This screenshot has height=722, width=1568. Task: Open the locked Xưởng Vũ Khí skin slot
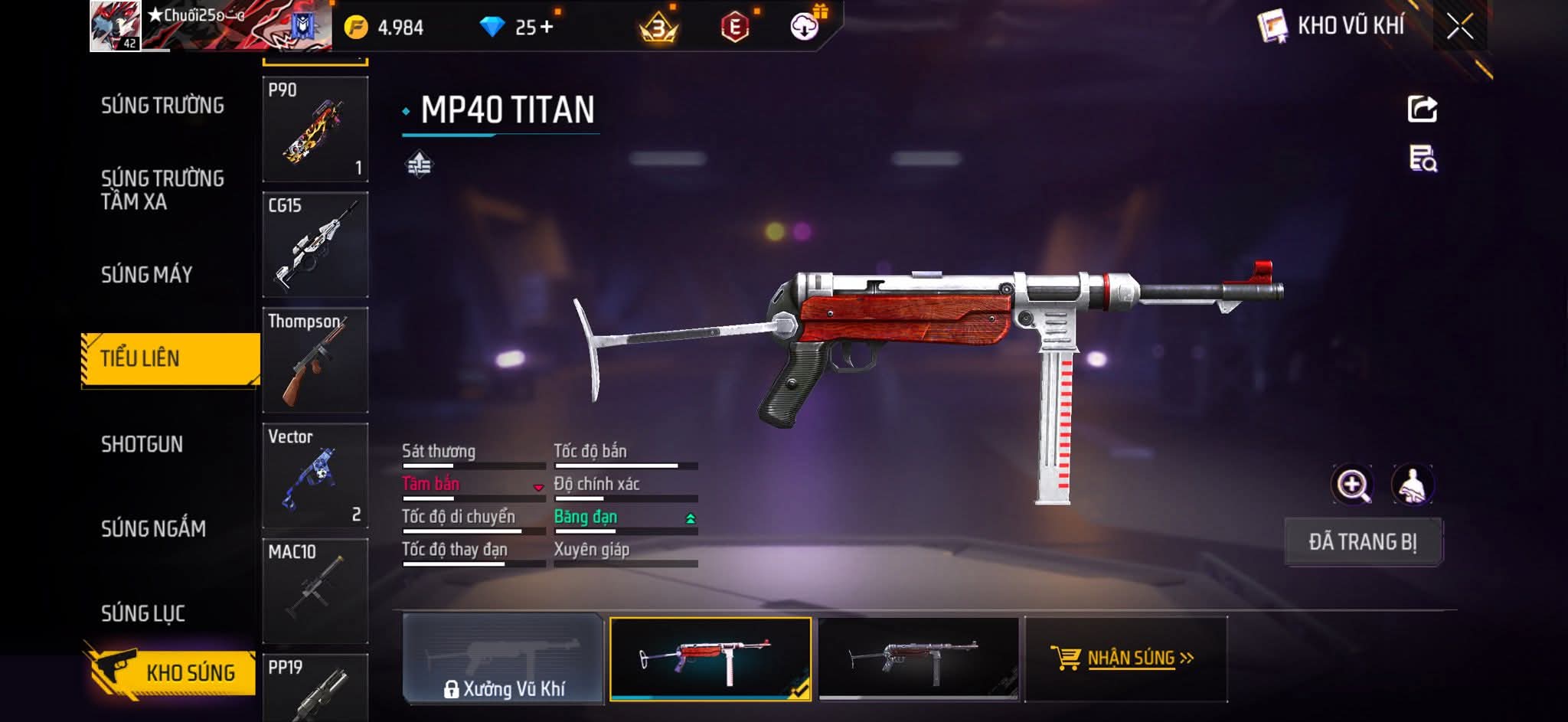(x=503, y=659)
